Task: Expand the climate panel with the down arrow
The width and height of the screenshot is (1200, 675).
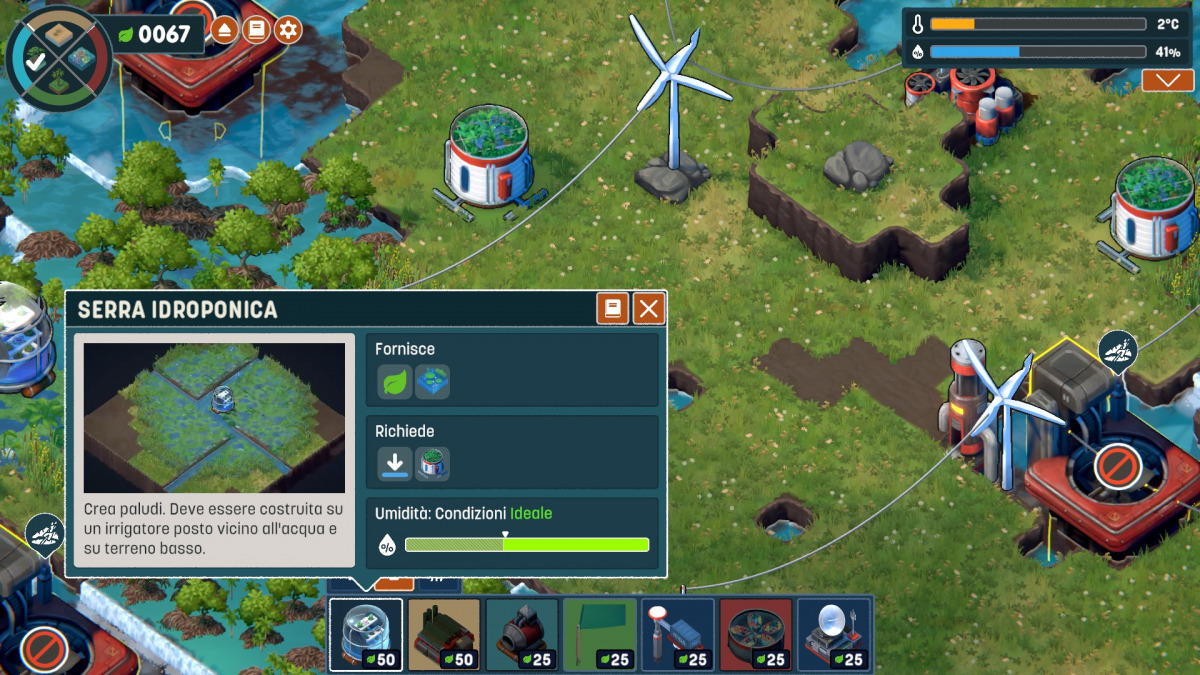Action: (1167, 81)
